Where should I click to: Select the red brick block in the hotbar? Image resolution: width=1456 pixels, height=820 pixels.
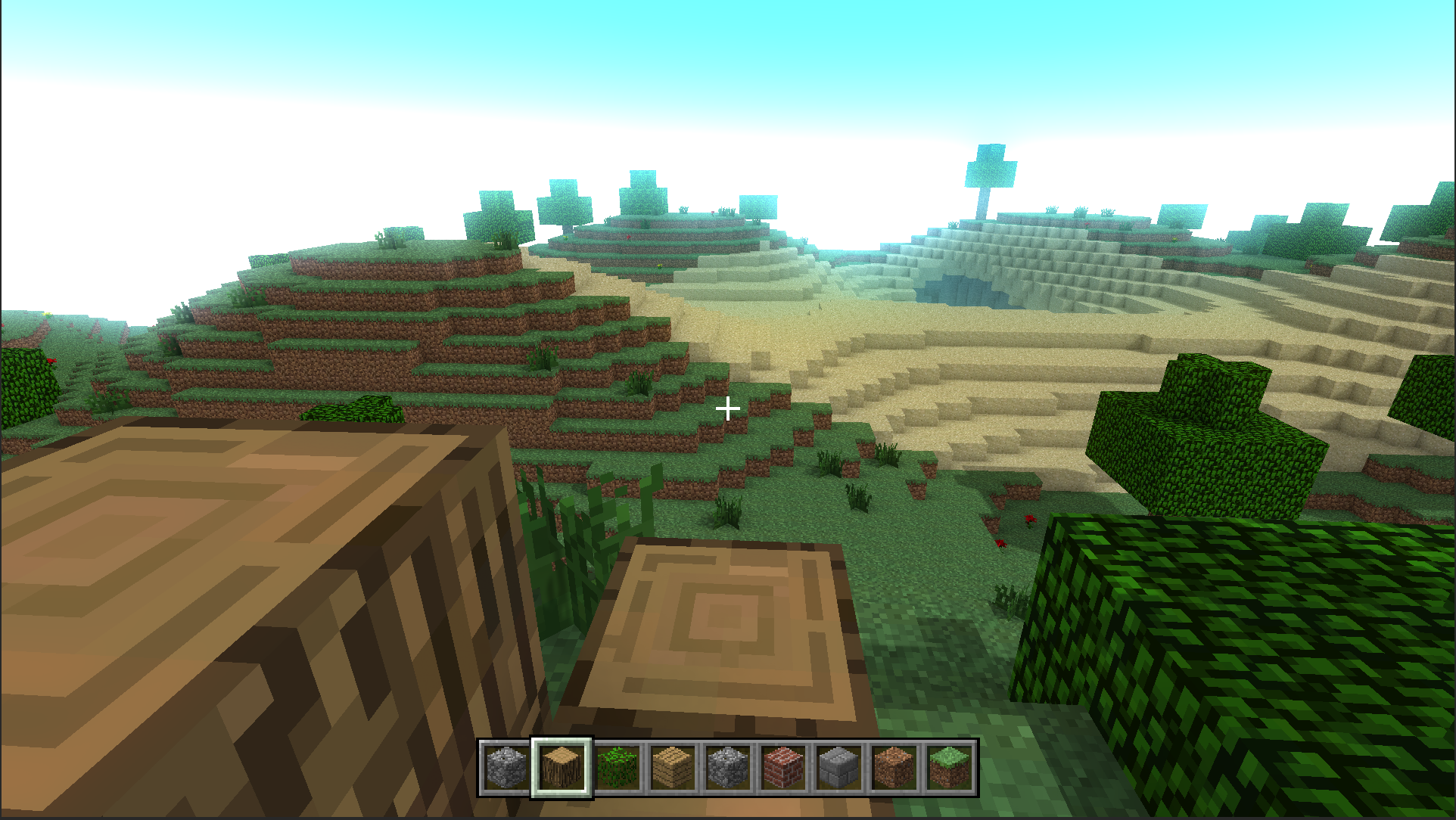(x=782, y=767)
